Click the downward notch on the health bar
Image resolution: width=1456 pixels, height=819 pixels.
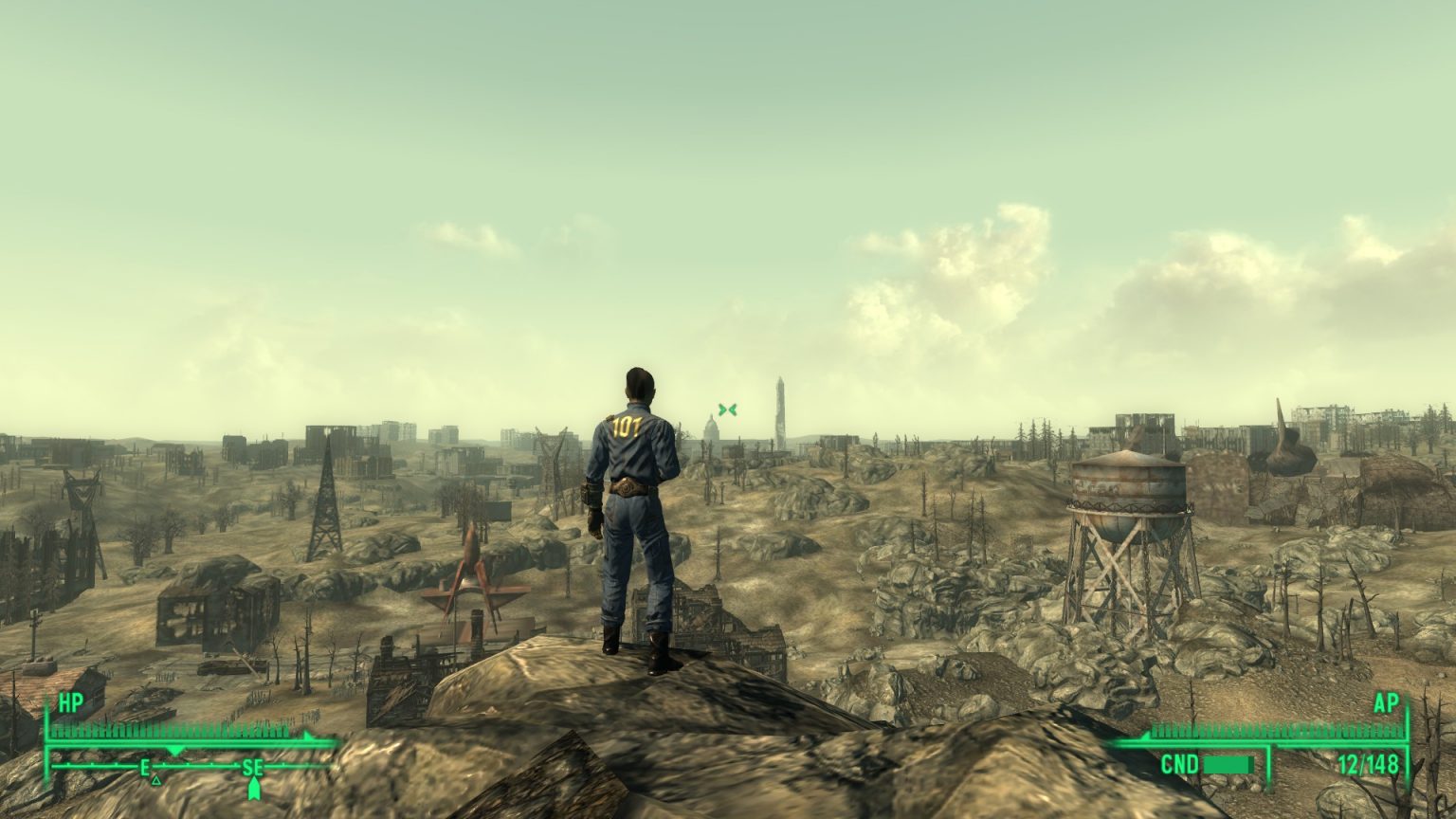[174, 751]
